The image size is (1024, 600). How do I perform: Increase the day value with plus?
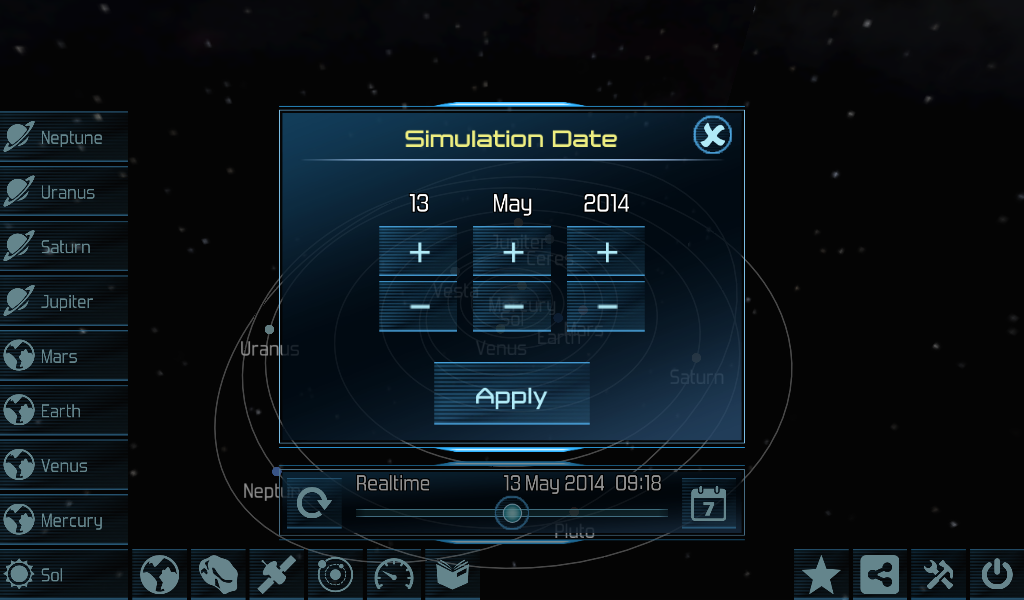pyautogui.click(x=418, y=252)
